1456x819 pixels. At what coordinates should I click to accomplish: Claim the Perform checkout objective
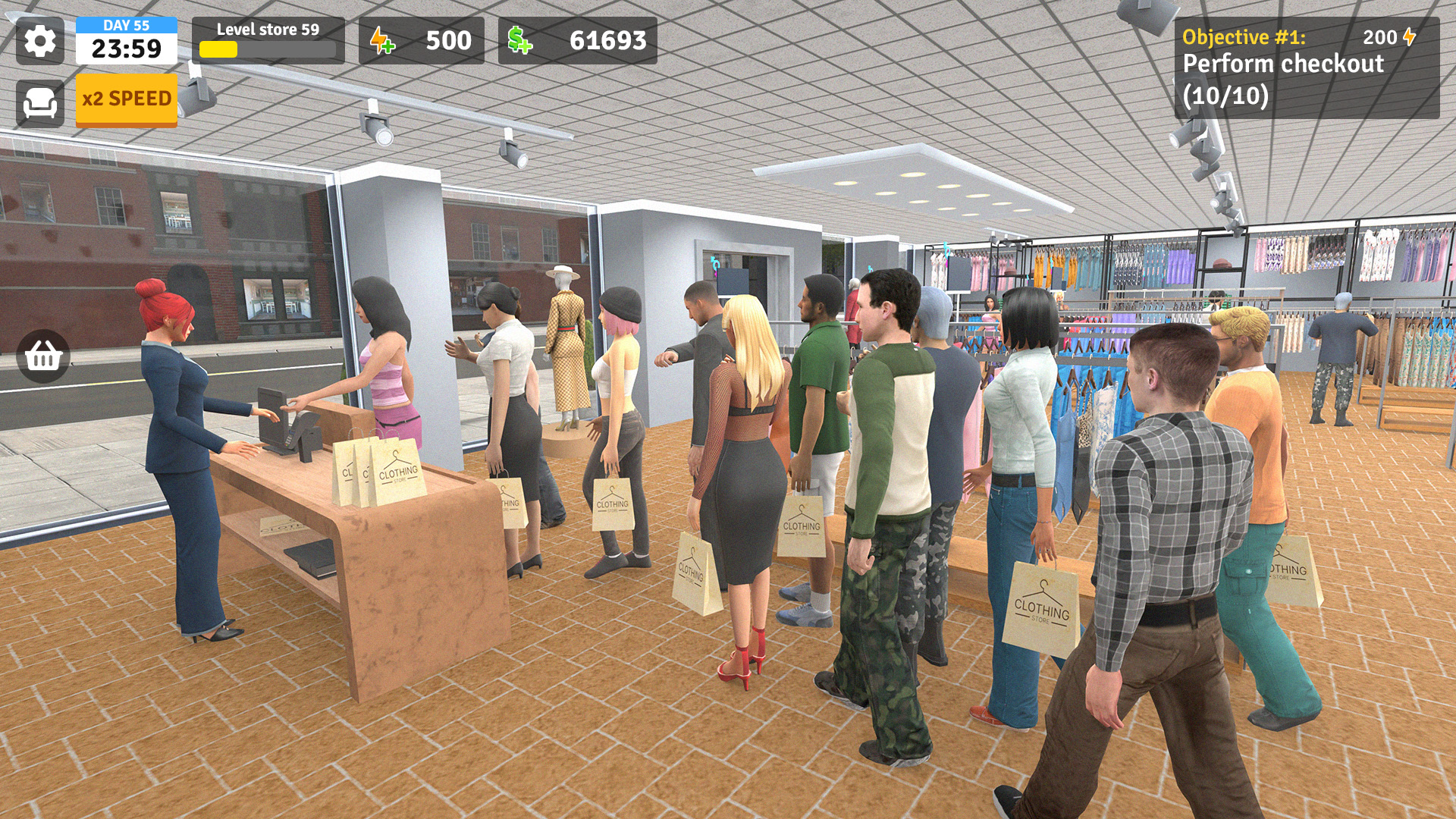tap(1306, 69)
